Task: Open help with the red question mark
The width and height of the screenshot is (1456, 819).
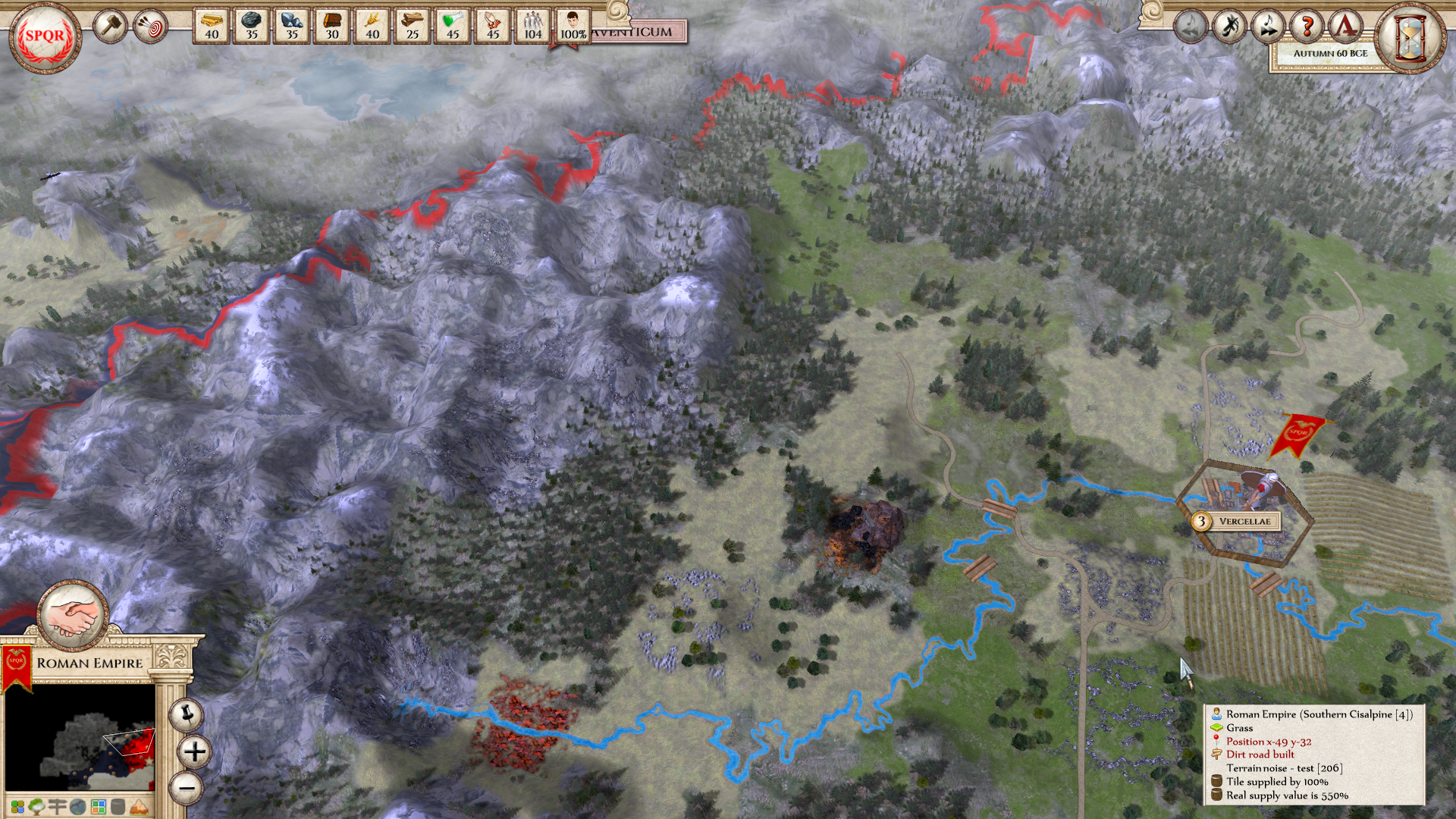Action: pos(1307,27)
